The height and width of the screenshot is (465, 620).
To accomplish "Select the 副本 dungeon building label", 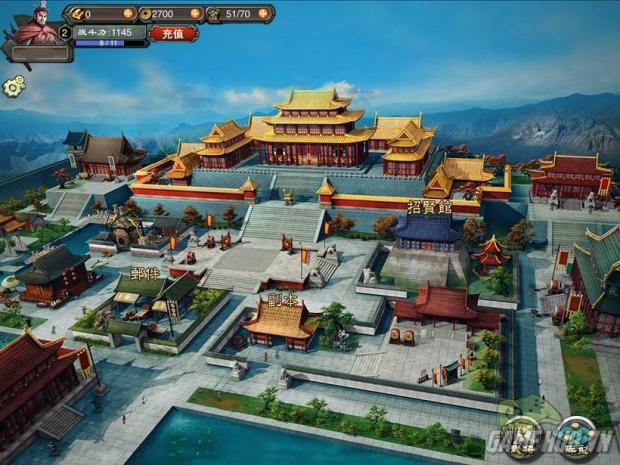I will [x=283, y=298].
